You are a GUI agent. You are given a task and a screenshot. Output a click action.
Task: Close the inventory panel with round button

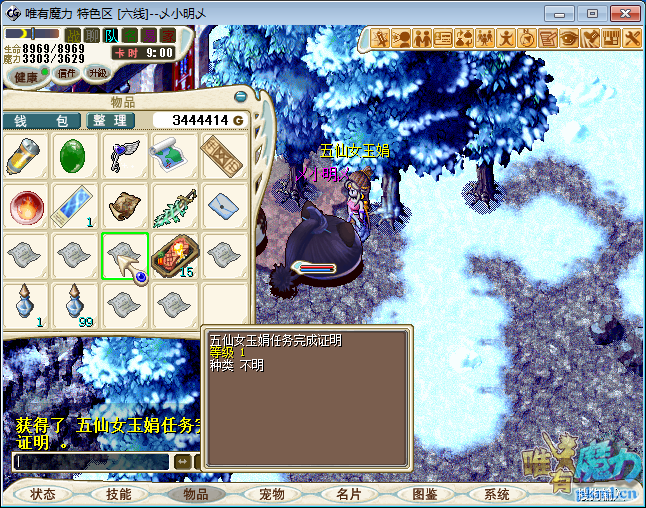[240, 97]
